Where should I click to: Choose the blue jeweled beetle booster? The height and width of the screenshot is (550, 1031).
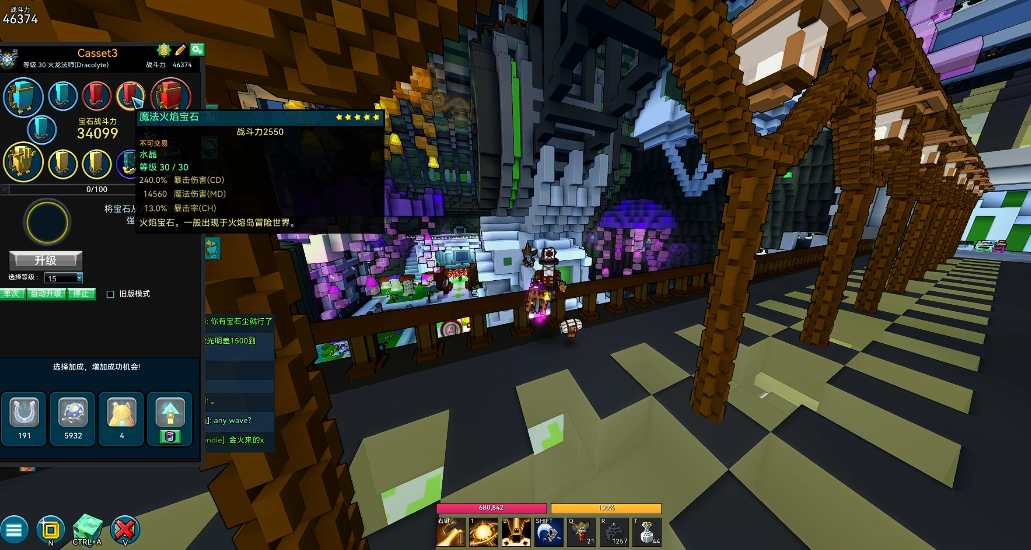[x=71, y=412]
